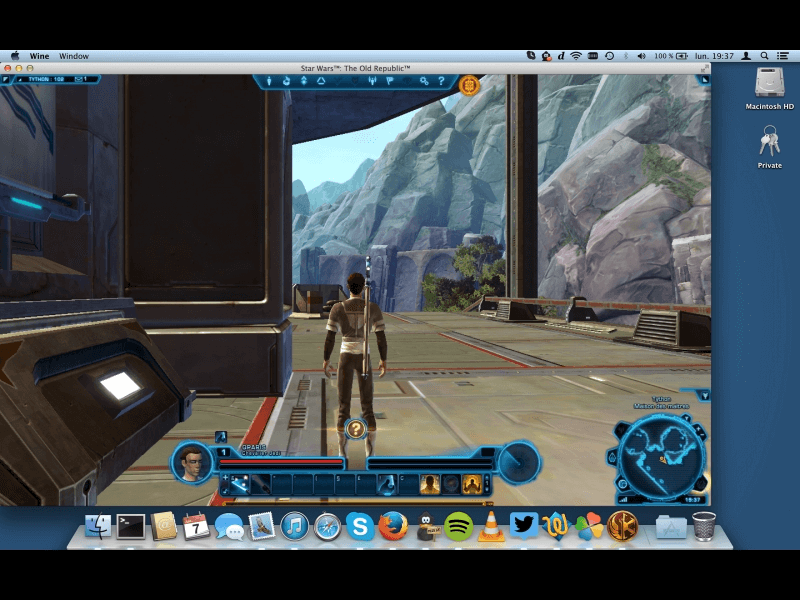The height and width of the screenshot is (600, 800).
Task: Open the minimap
Action: click(661, 456)
